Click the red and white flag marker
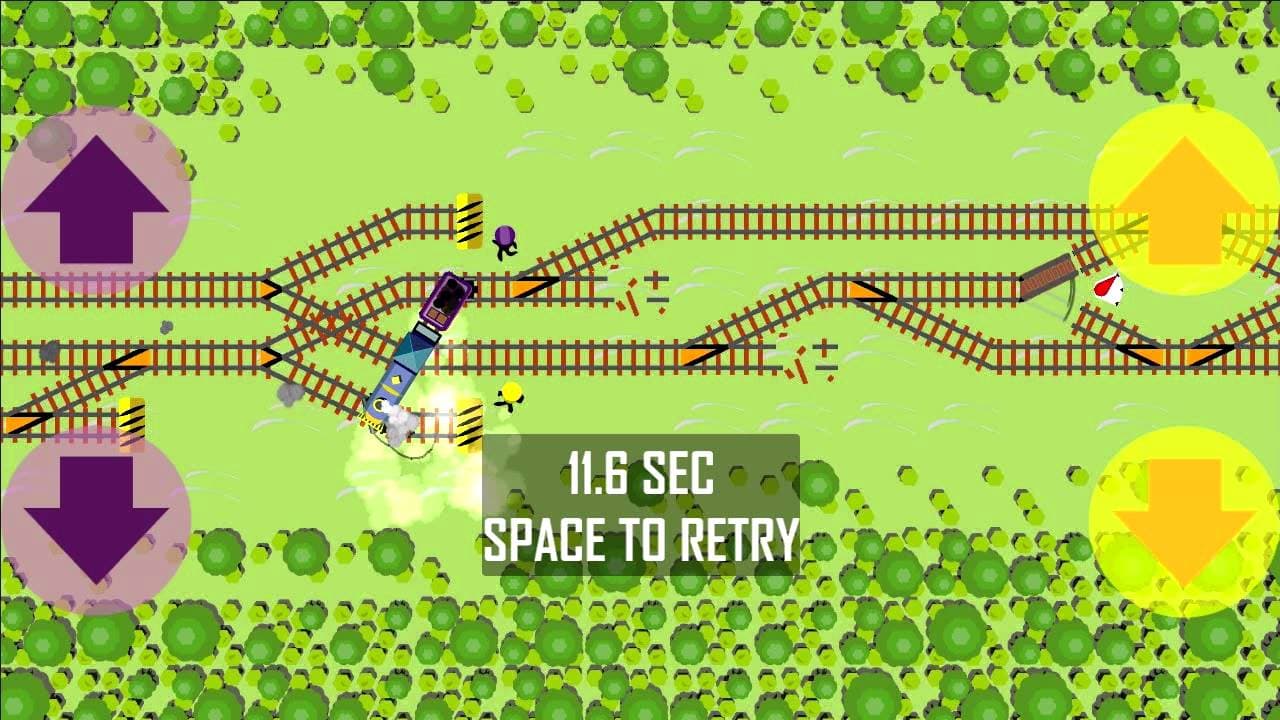The width and height of the screenshot is (1280, 720). pyautogui.click(x=1107, y=291)
